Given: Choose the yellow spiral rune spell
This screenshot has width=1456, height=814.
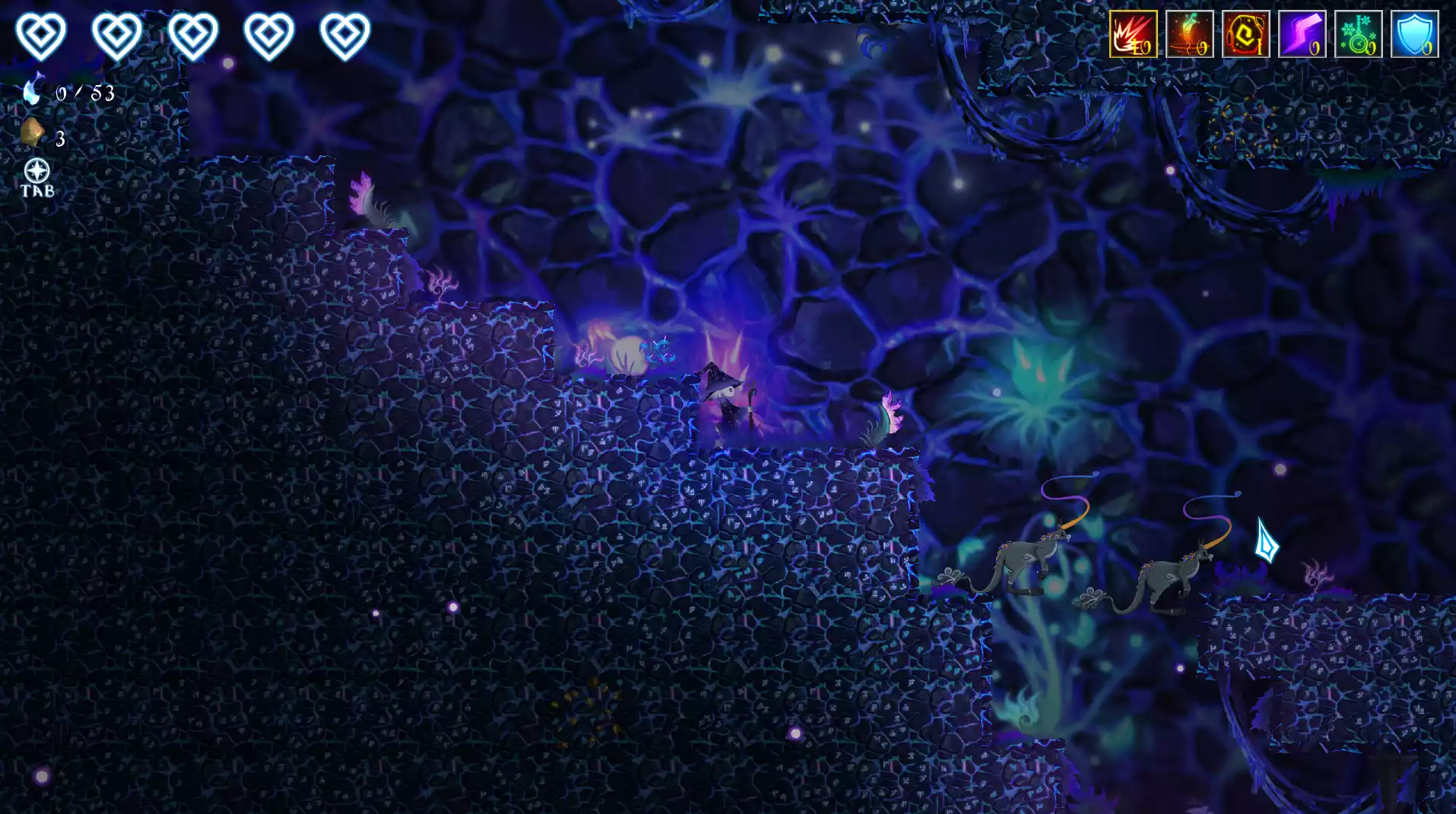Looking at the screenshot, I should [1245, 34].
